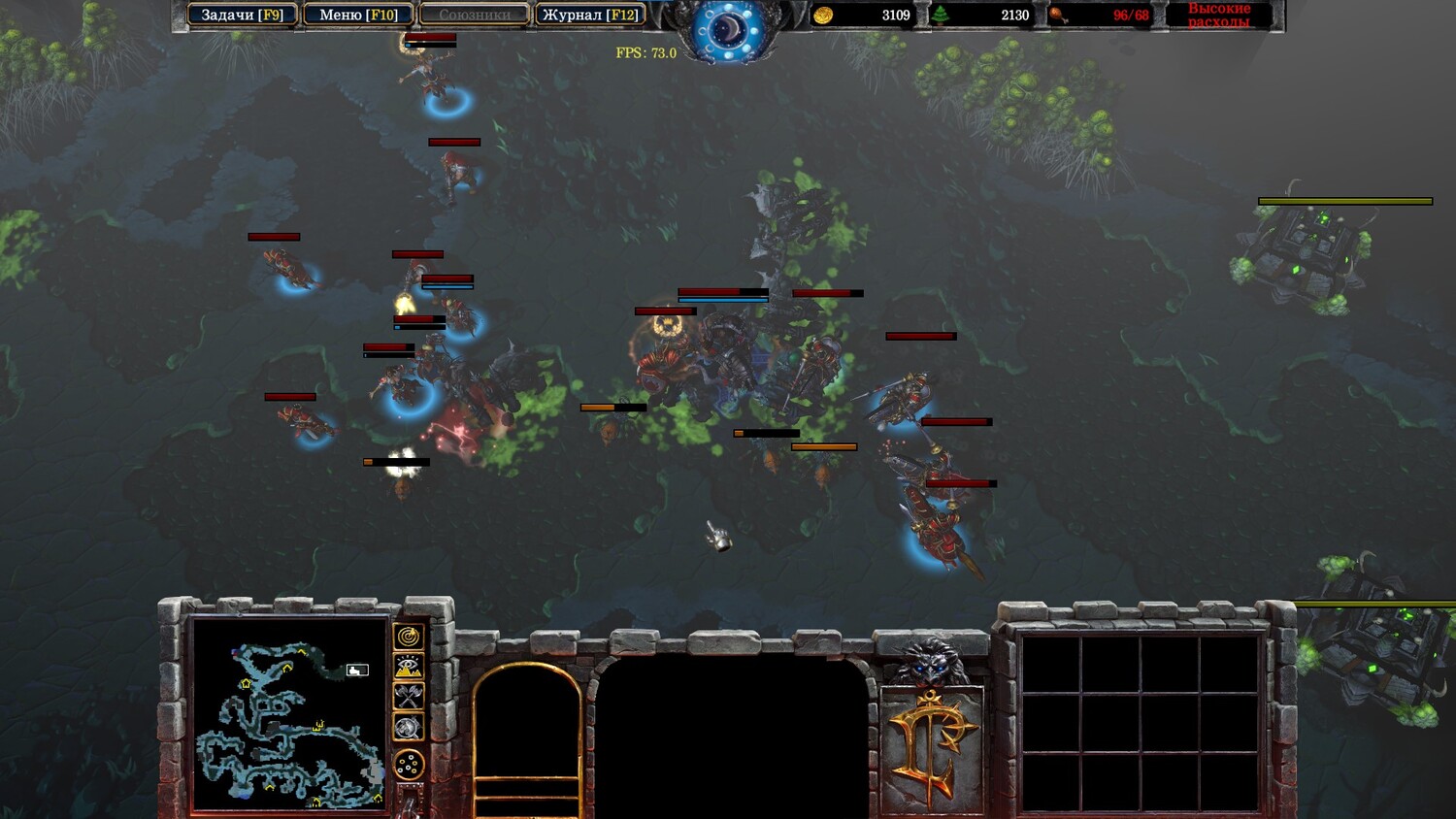Toggle minimap terrain display with the eye icon
Screen dimensions: 1456x819
(409, 667)
